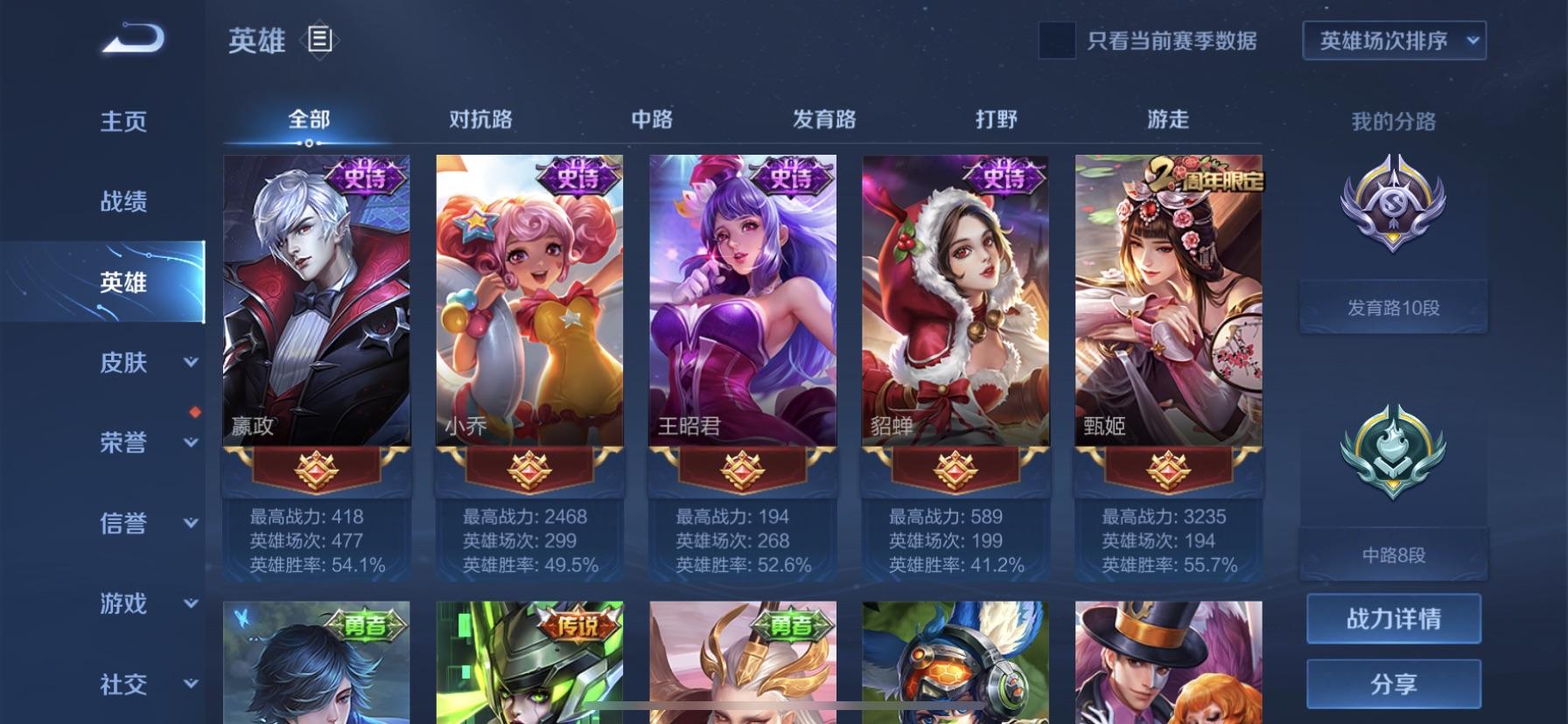The width and height of the screenshot is (1568, 724).
Task: Select the 甄姬 hero card
Action: click(x=1168, y=302)
